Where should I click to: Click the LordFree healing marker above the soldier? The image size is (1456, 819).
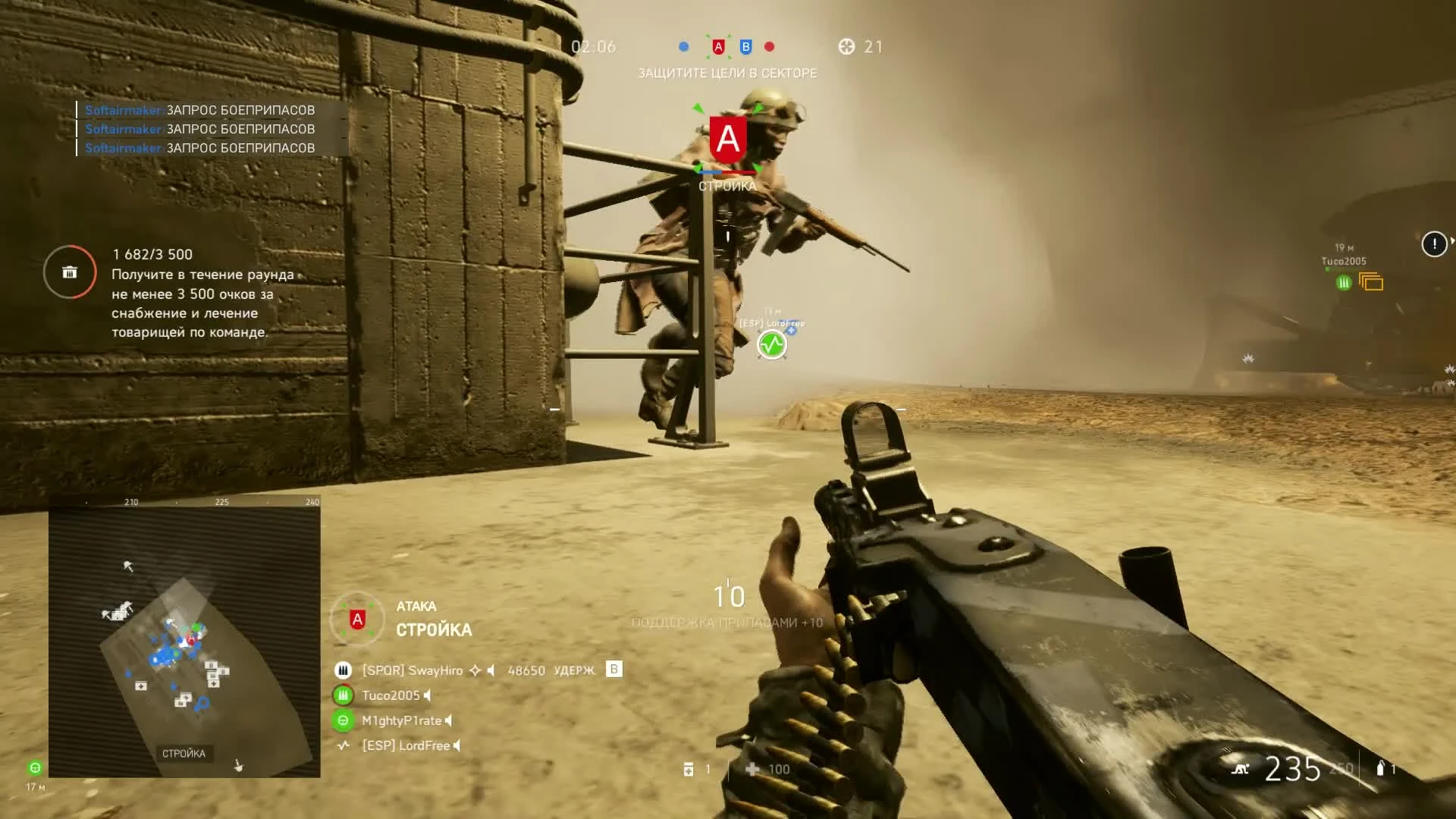click(771, 344)
